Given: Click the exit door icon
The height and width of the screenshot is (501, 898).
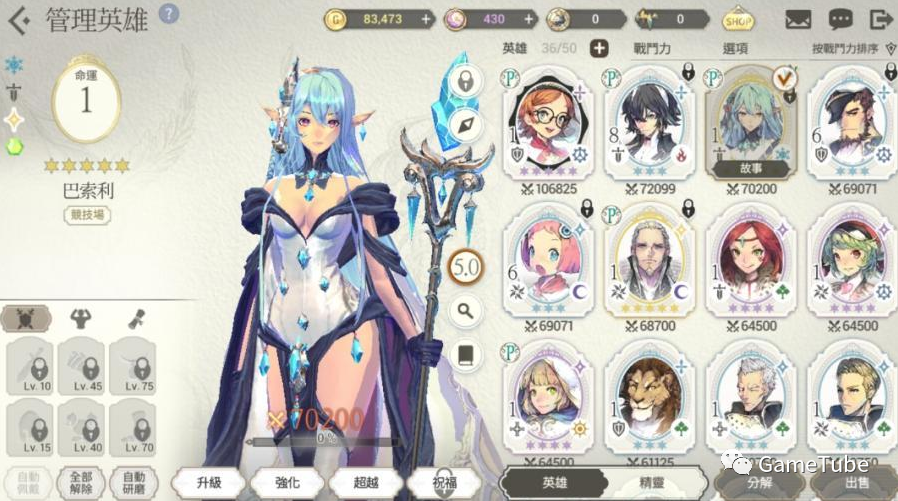Looking at the screenshot, I should (x=880, y=19).
